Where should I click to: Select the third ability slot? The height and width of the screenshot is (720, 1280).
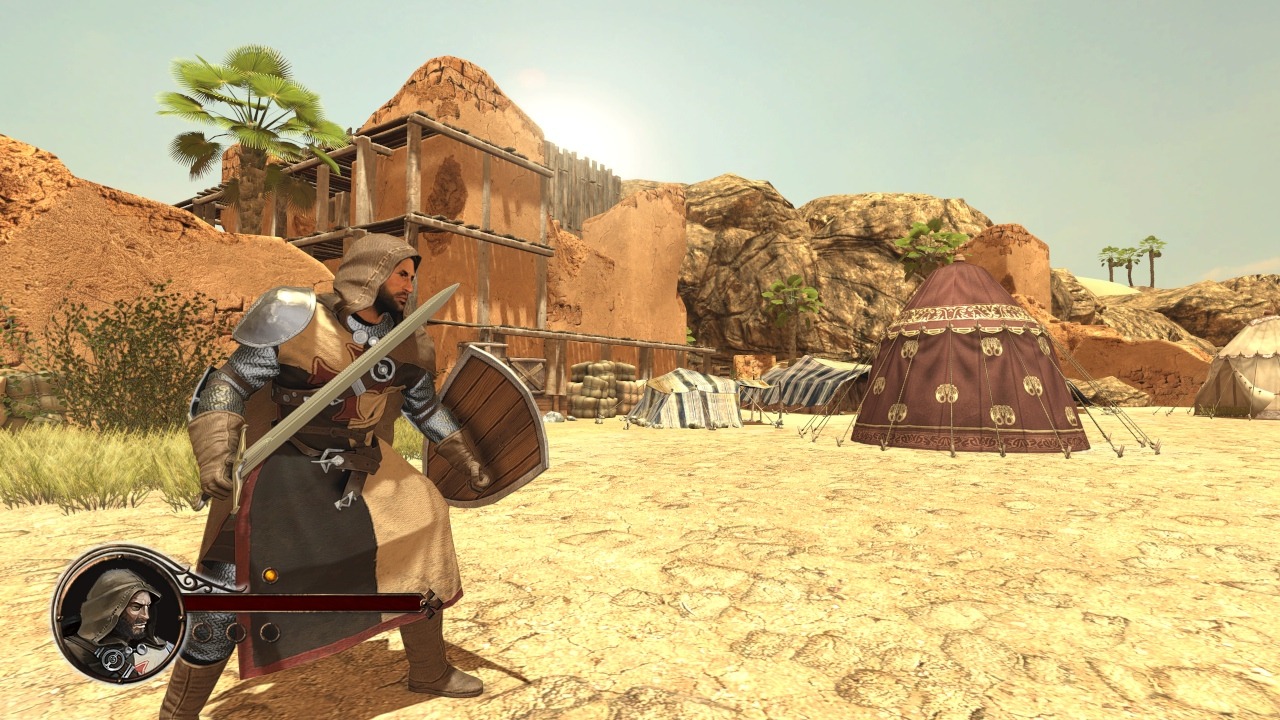pyautogui.click(x=270, y=631)
